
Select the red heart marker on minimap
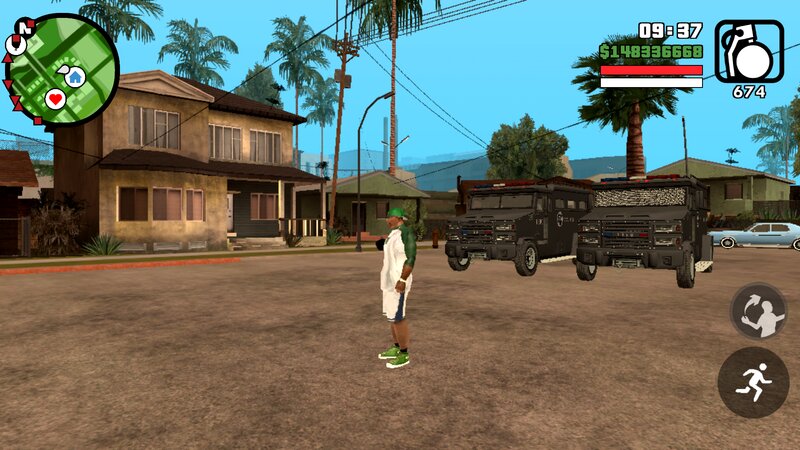[x=55, y=98]
